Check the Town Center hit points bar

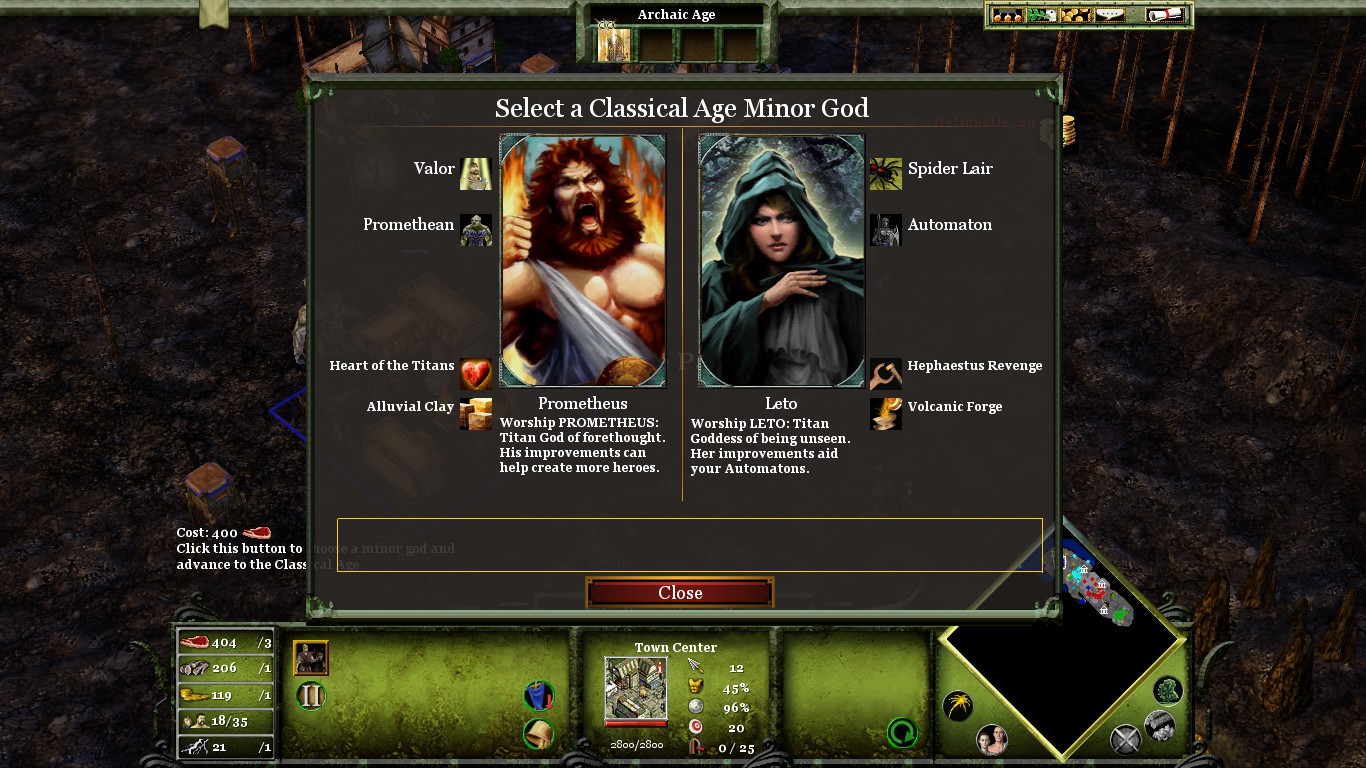coord(636,725)
